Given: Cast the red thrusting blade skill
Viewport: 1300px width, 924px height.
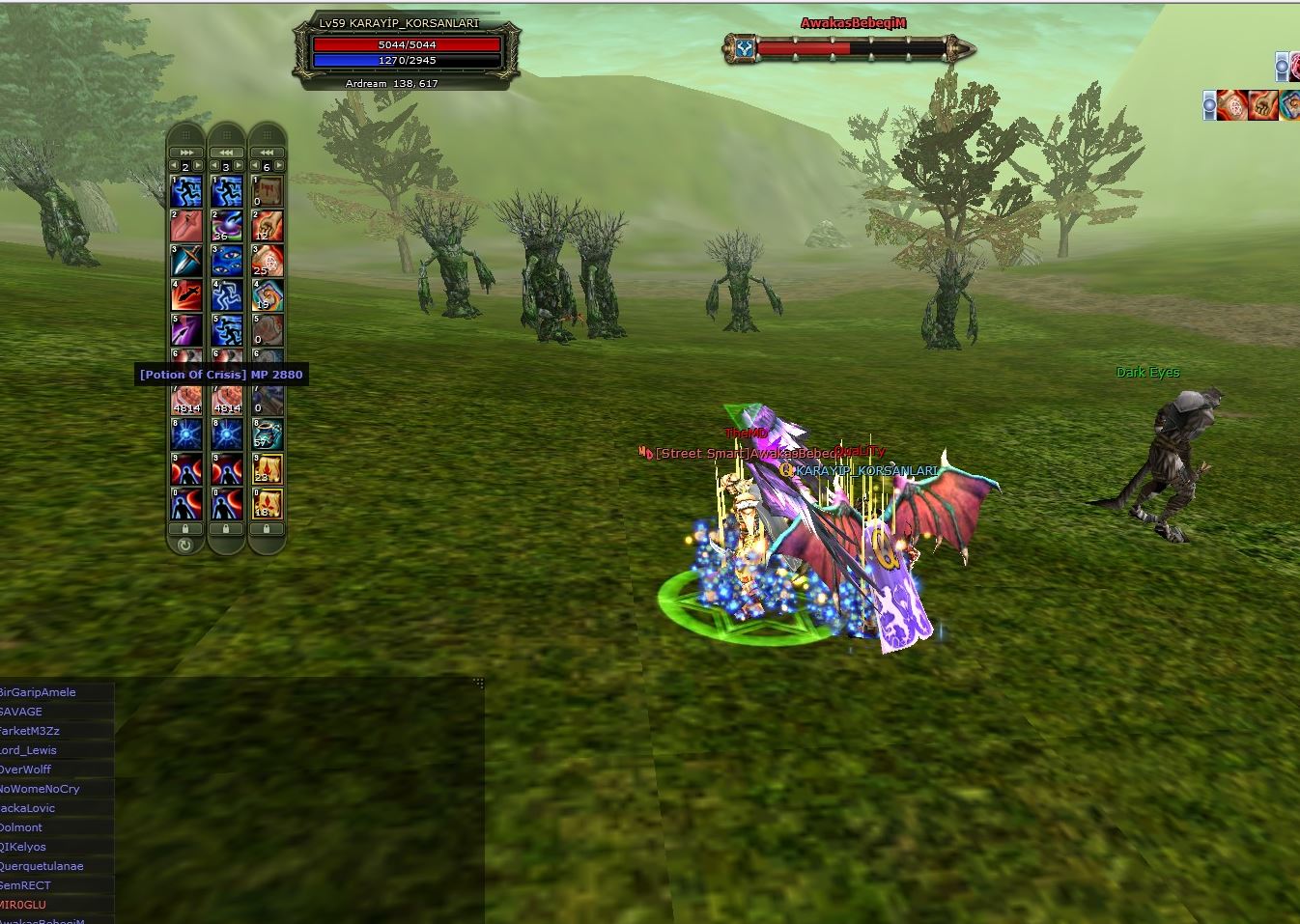Looking at the screenshot, I should (x=185, y=296).
